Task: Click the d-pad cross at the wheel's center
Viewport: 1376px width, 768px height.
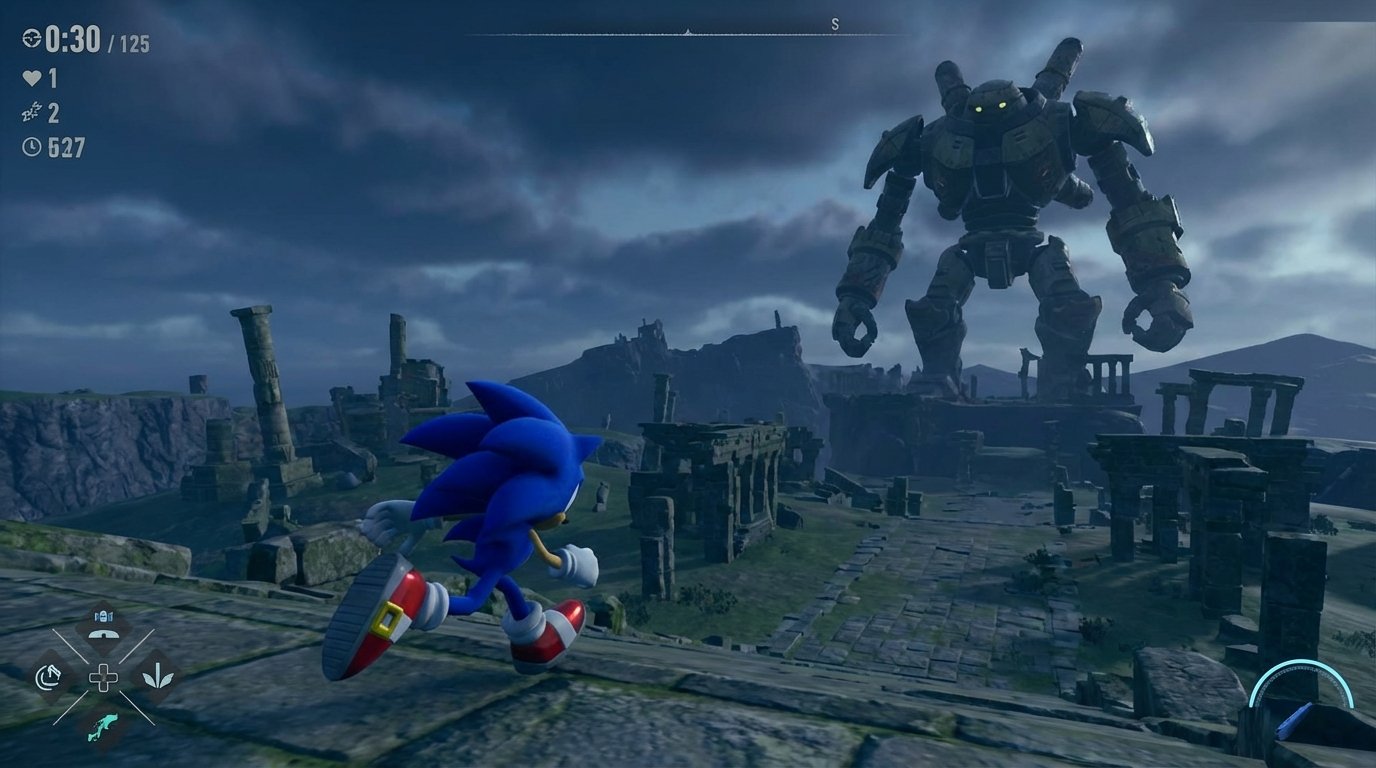Action: click(104, 678)
